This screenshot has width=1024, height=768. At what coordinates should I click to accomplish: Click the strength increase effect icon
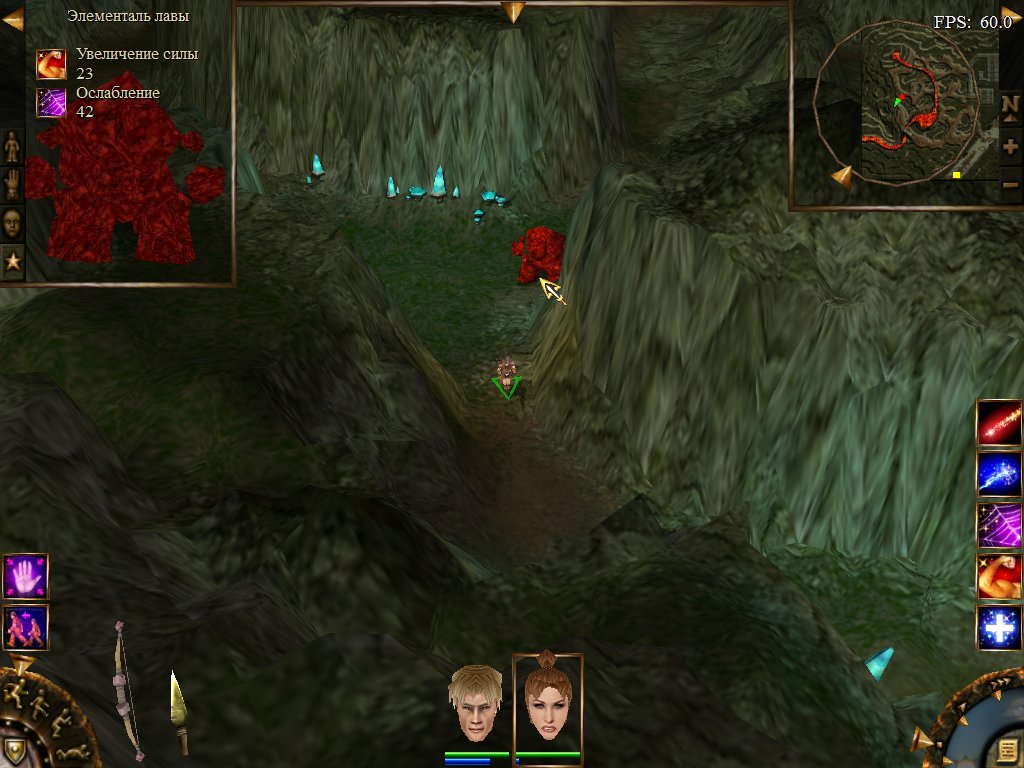coord(51,64)
